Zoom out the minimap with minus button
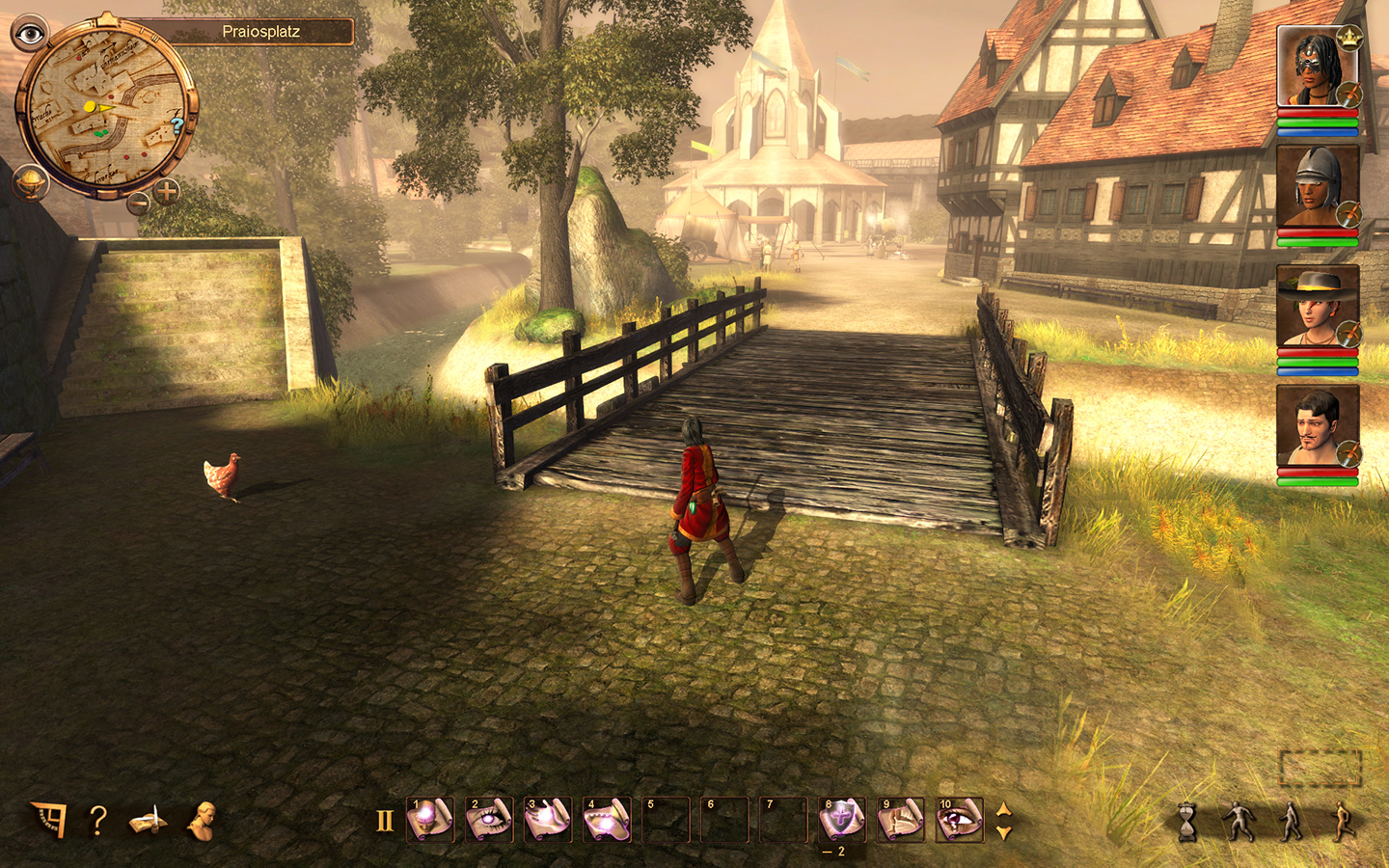The width and height of the screenshot is (1389, 868). (140, 203)
